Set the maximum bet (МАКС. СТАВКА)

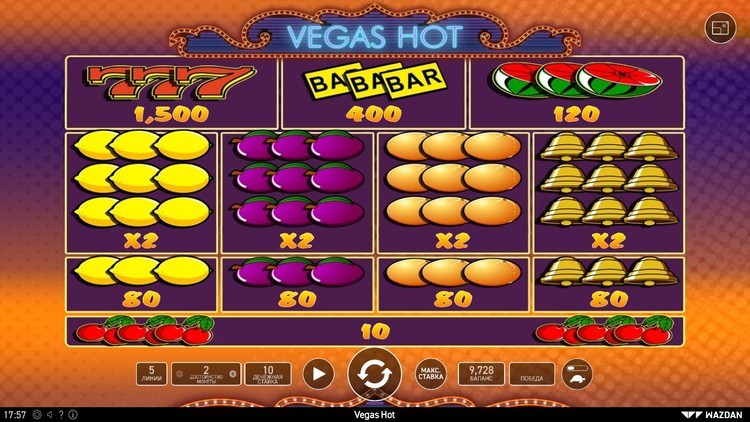tap(430, 374)
